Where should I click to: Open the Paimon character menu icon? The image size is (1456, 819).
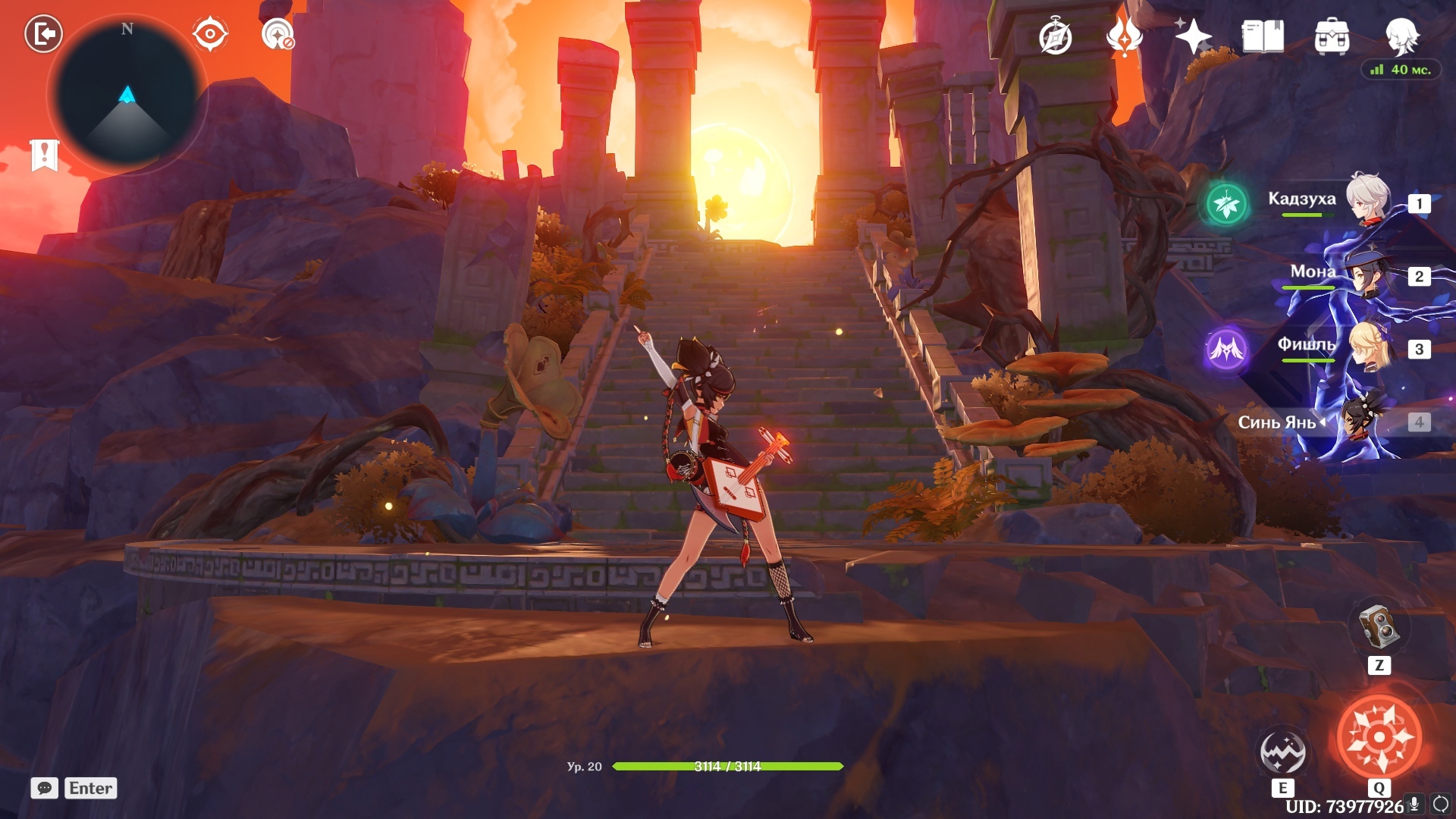point(1401,36)
